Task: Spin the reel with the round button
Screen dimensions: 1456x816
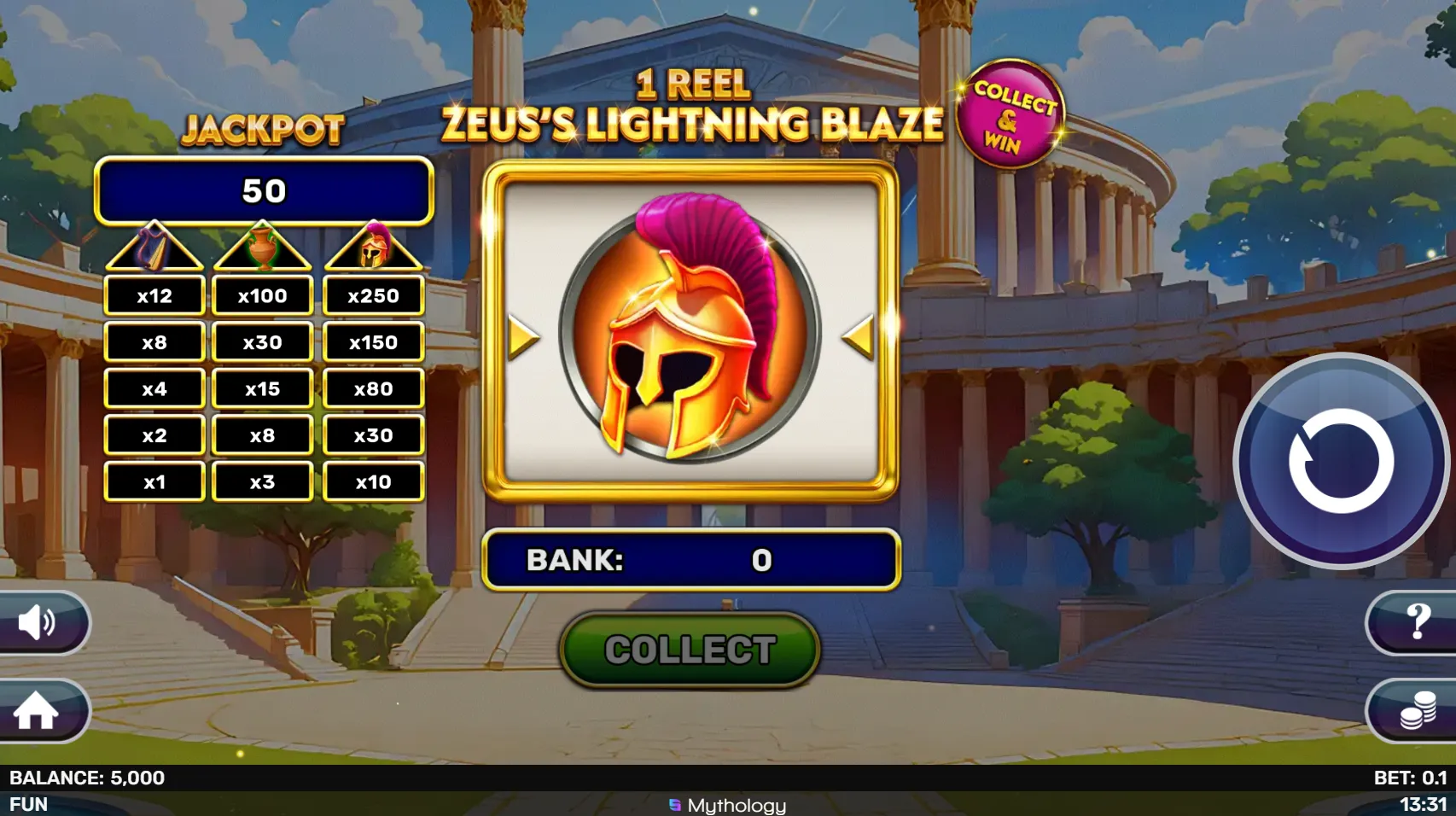Action: pyautogui.click(x=1341, y=461)
